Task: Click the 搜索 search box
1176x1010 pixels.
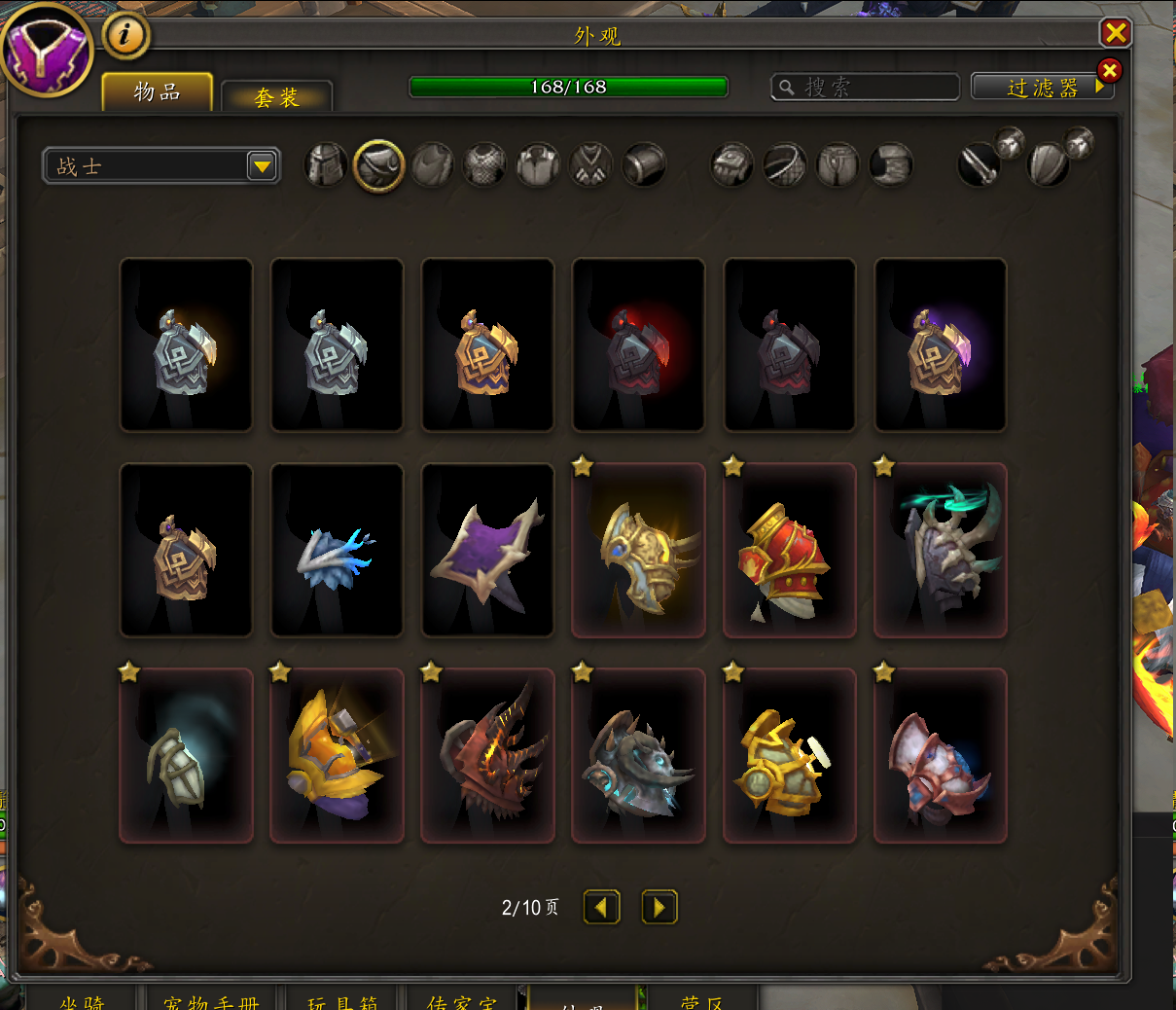Action: tap(866, 88)
